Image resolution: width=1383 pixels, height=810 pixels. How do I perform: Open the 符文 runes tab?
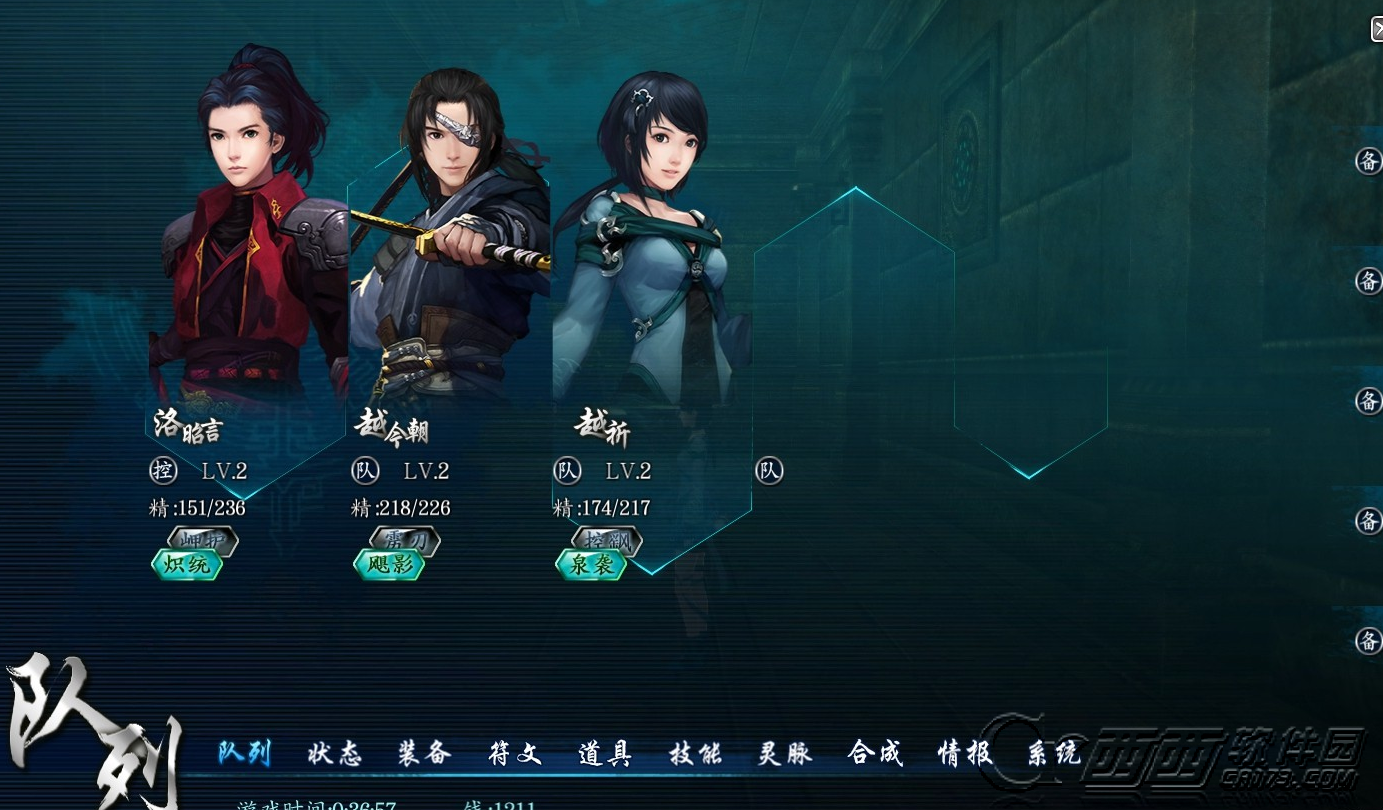click(x=514, y=753)
